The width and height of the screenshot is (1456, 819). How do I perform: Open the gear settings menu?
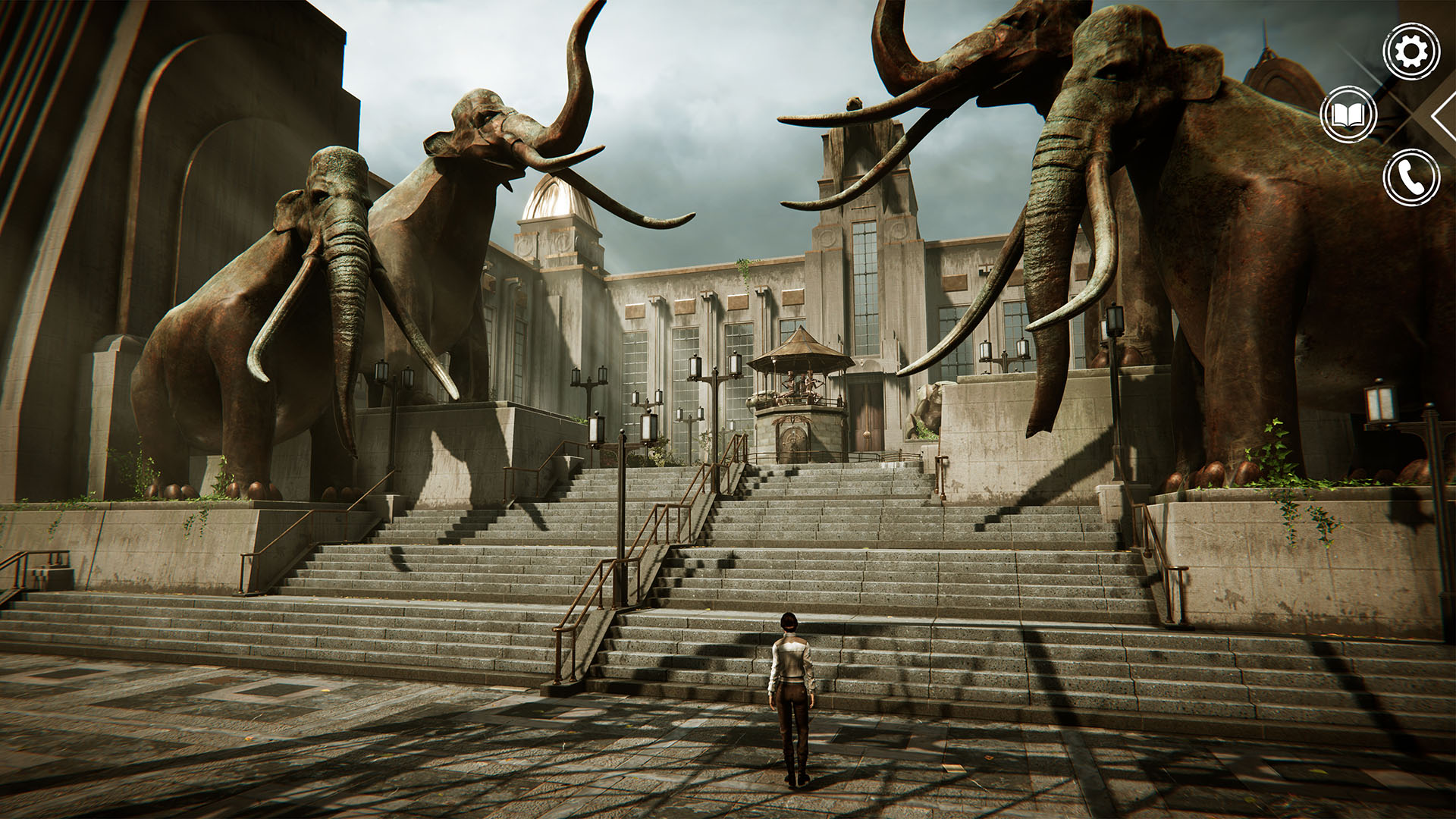click(x=1410, y=52)
